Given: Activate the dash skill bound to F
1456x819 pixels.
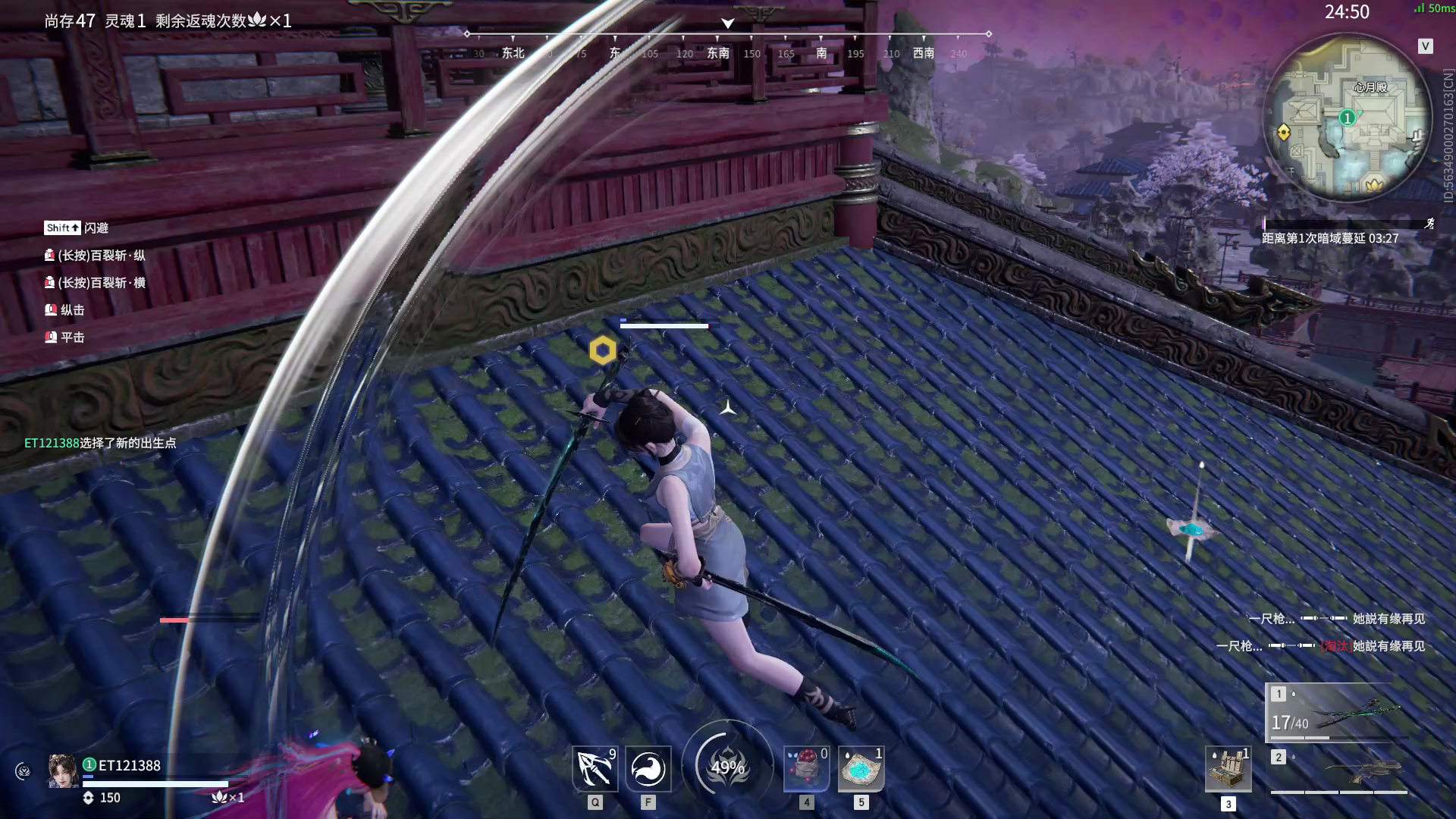Looking at the screenshot, I should point(648,768).
